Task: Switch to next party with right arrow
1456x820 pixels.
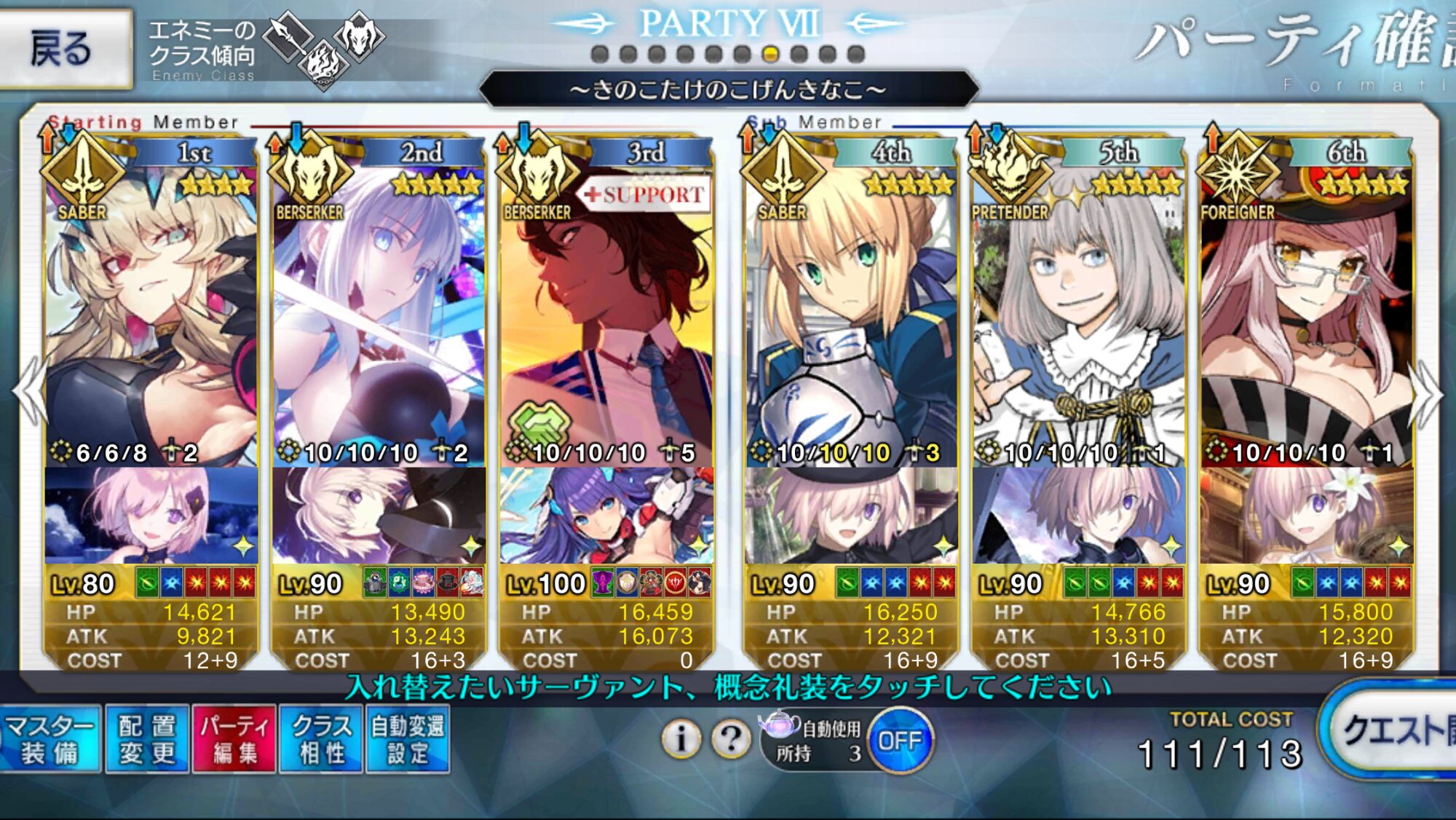Action: pyautogui.click(x=1425, y=393)
